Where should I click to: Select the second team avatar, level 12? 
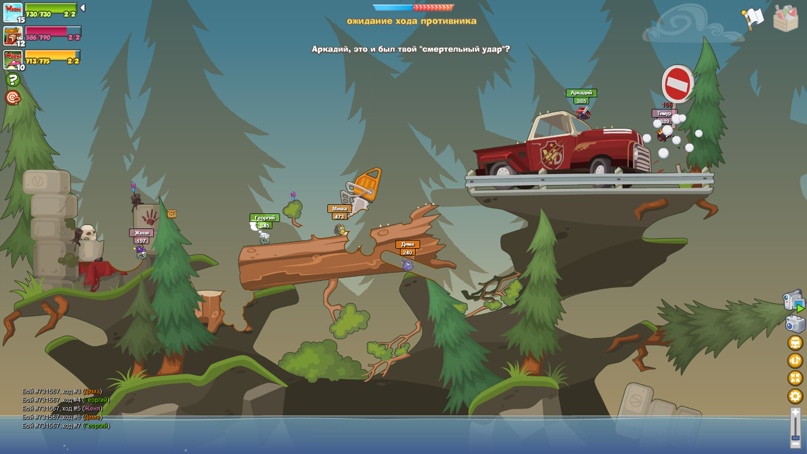(13, 36)
